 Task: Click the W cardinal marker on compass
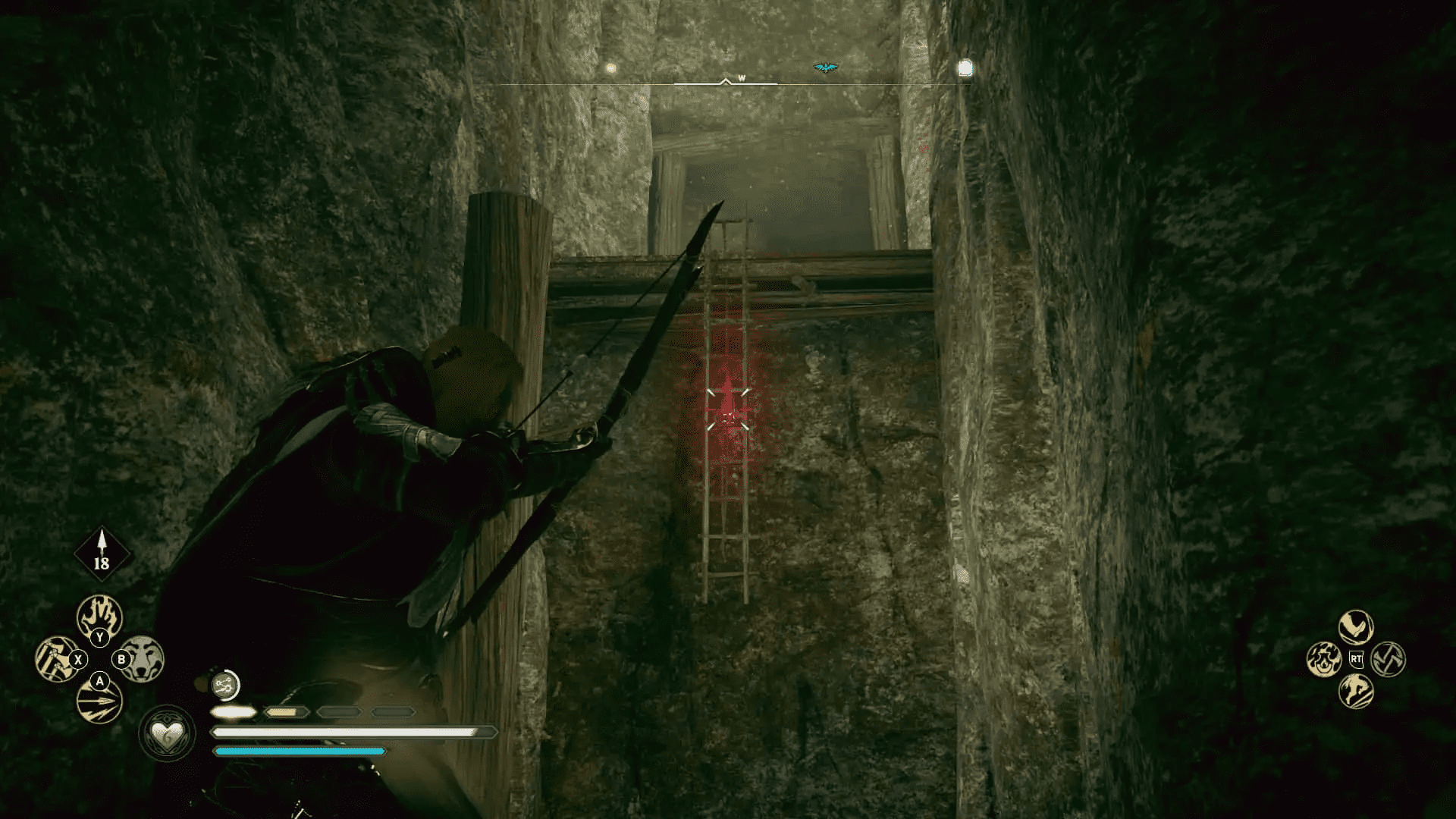[742, 77]
